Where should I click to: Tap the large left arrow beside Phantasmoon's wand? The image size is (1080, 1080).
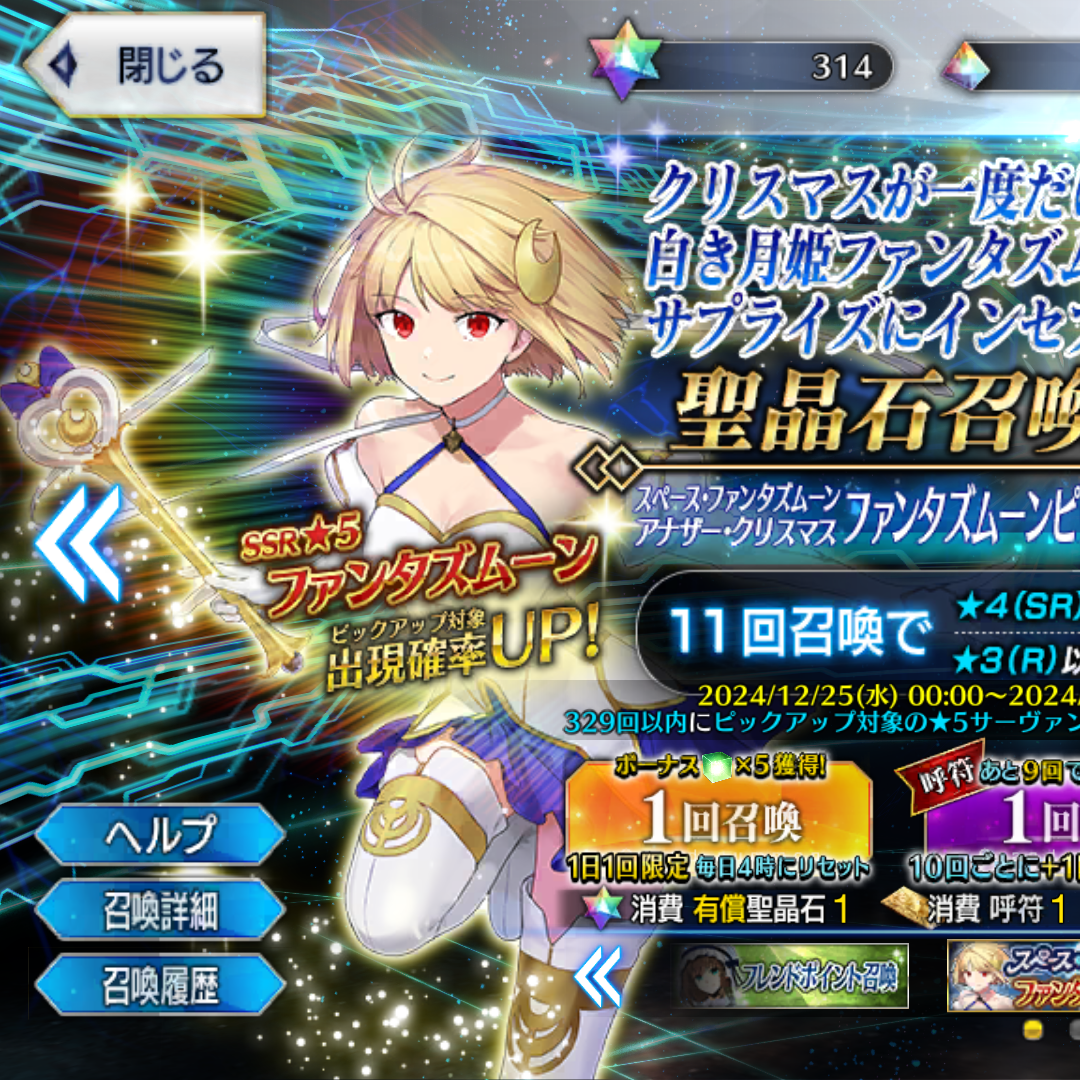[x=78, y=542]
